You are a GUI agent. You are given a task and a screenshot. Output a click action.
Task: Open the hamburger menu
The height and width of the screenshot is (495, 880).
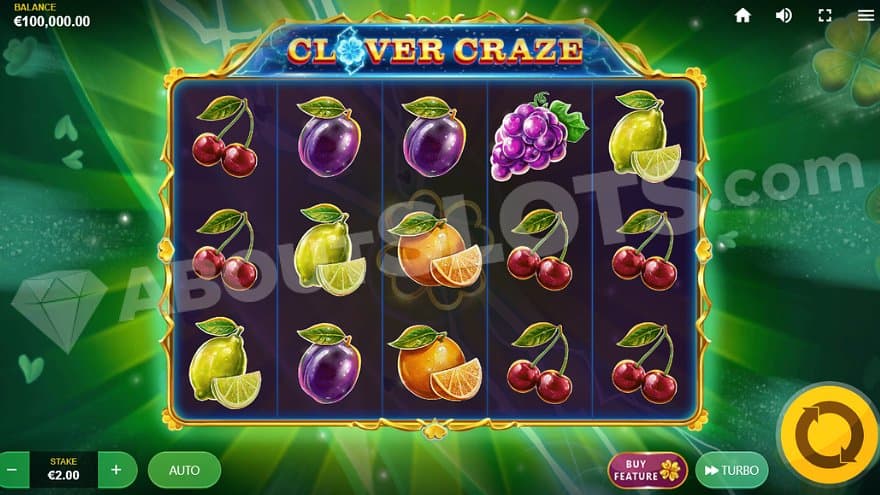[865, 15]
